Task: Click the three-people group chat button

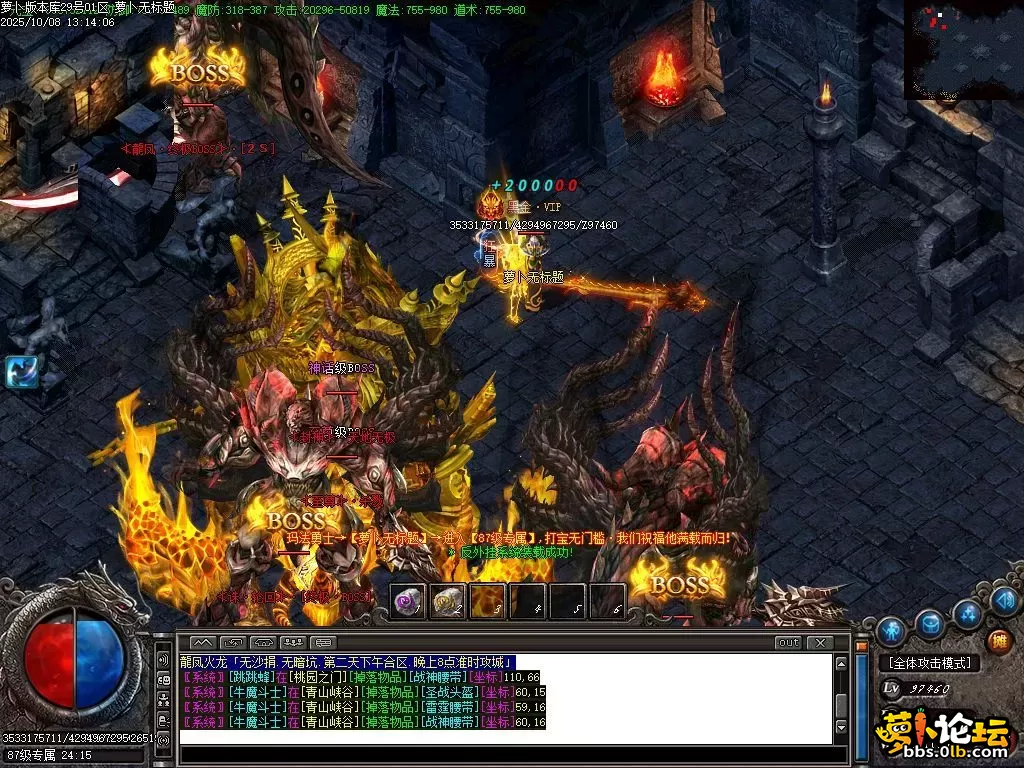Action: point(293,642)
